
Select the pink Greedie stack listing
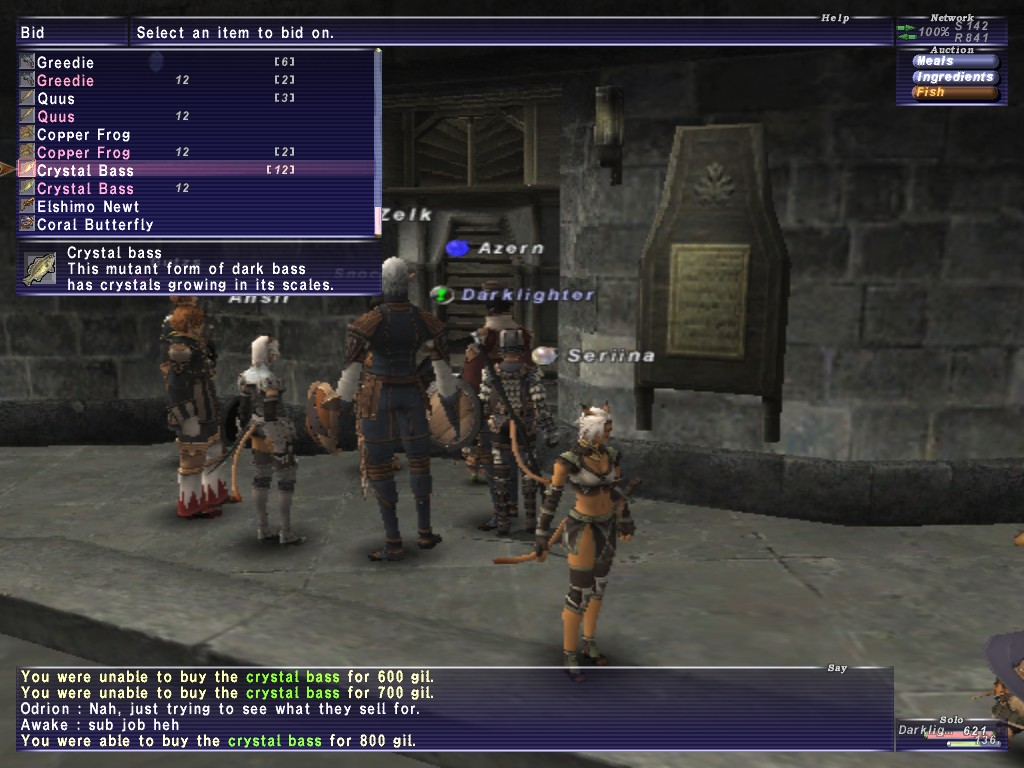click(66, 81)
